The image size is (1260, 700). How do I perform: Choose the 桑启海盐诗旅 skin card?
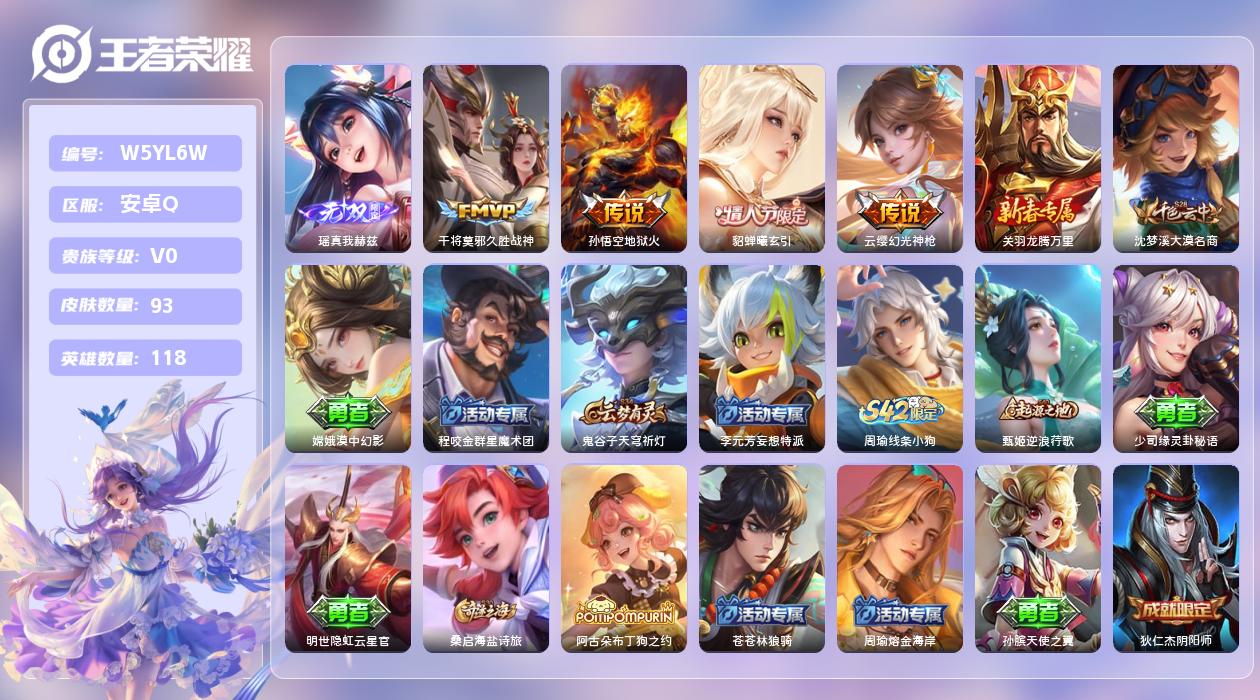click(485, 558)
